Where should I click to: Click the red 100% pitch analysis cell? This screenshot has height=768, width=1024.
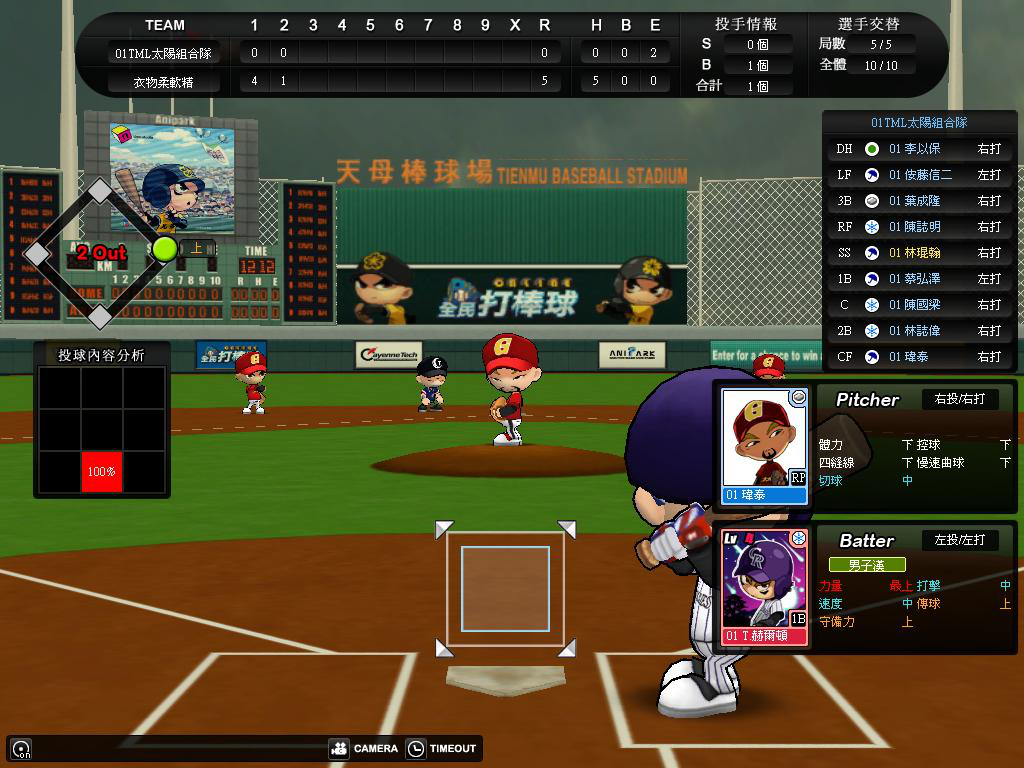(x=101, y=471)
